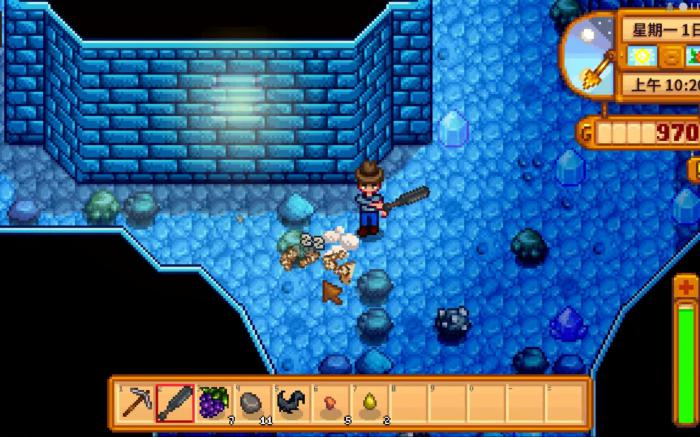Pick the grey stone stack
700x437 pixels.
coord(251,403)
